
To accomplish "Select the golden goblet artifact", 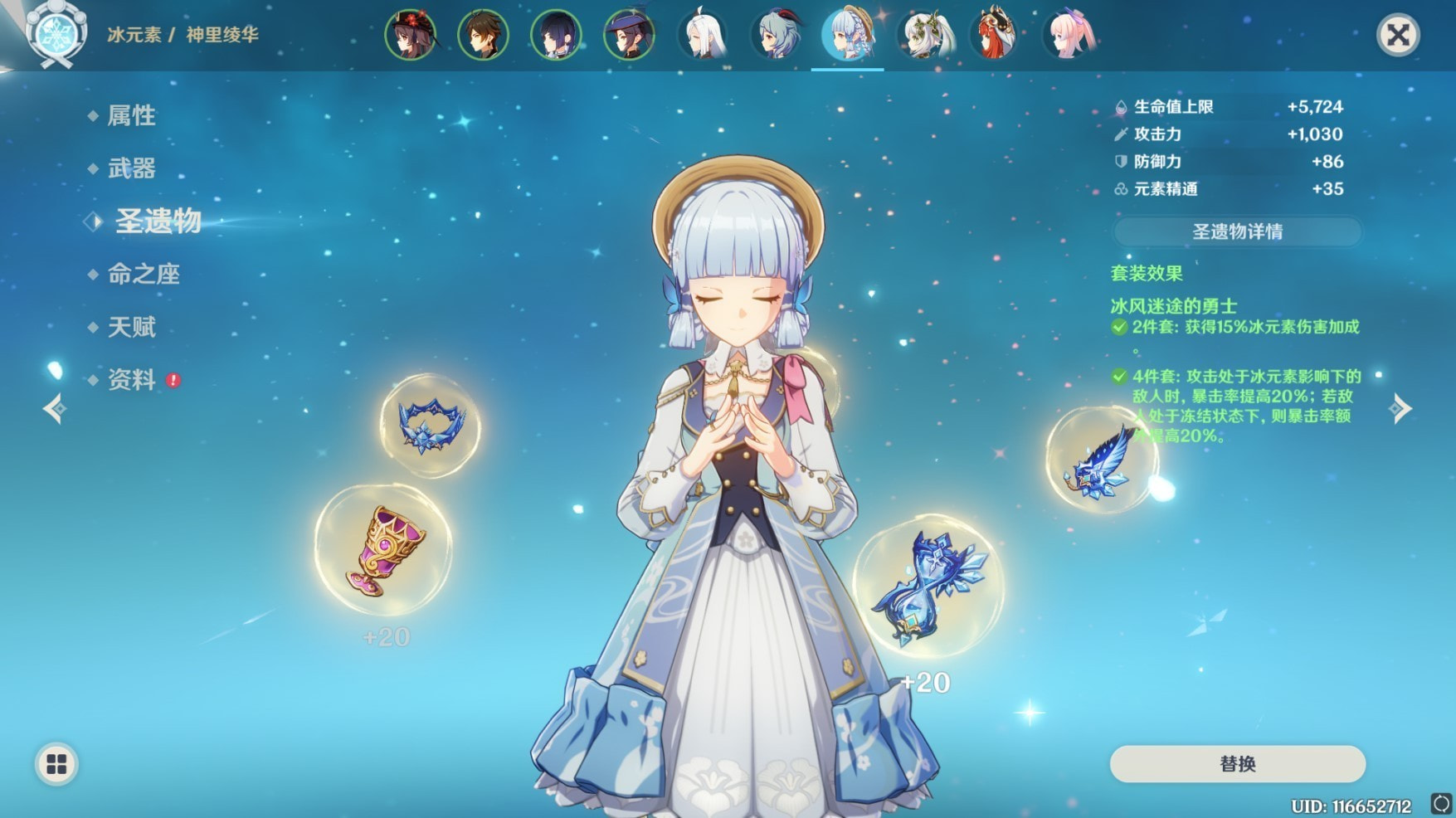I will click(x=383, y=549).
